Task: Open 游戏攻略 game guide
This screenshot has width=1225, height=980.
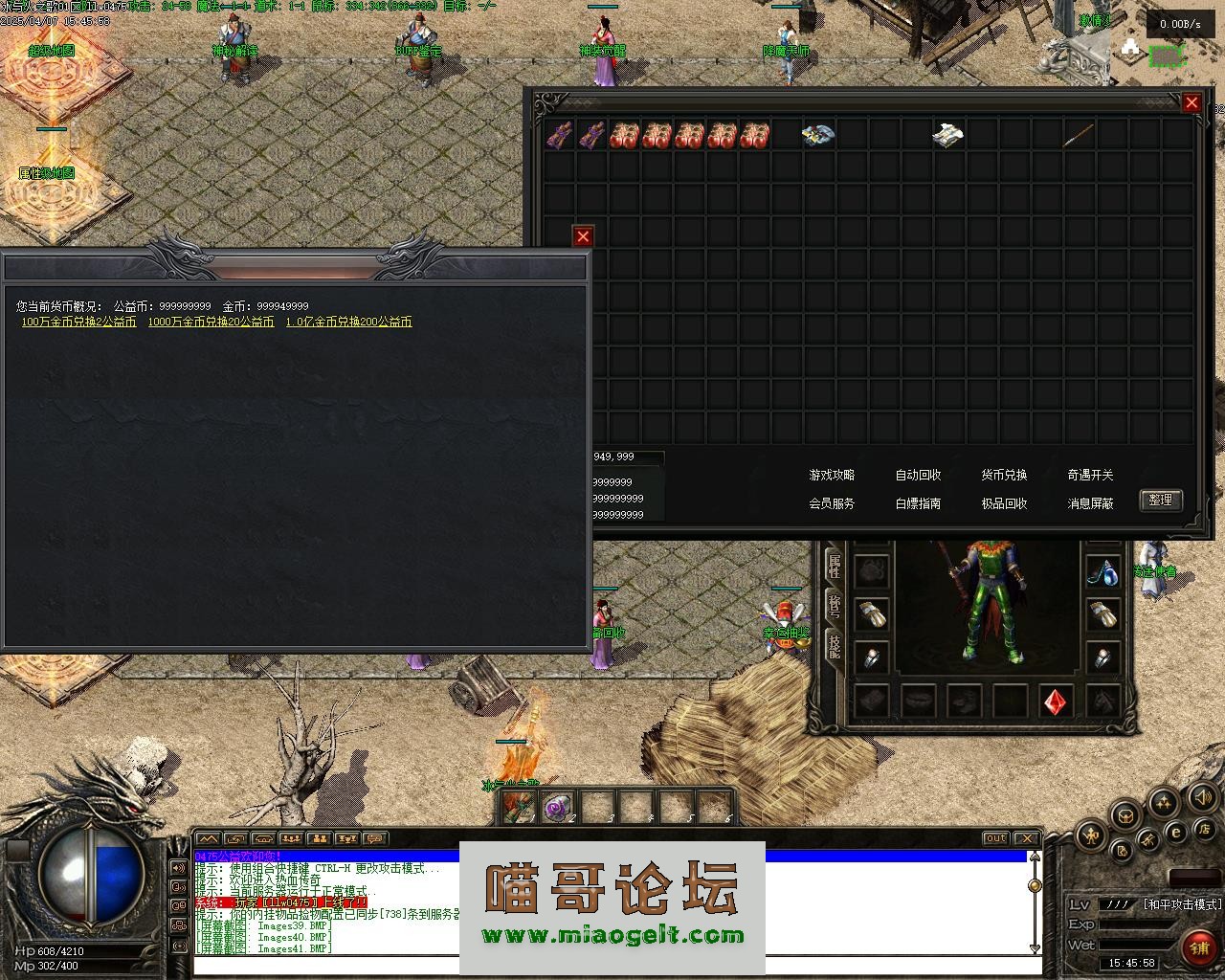Action: tap(832, 475)
